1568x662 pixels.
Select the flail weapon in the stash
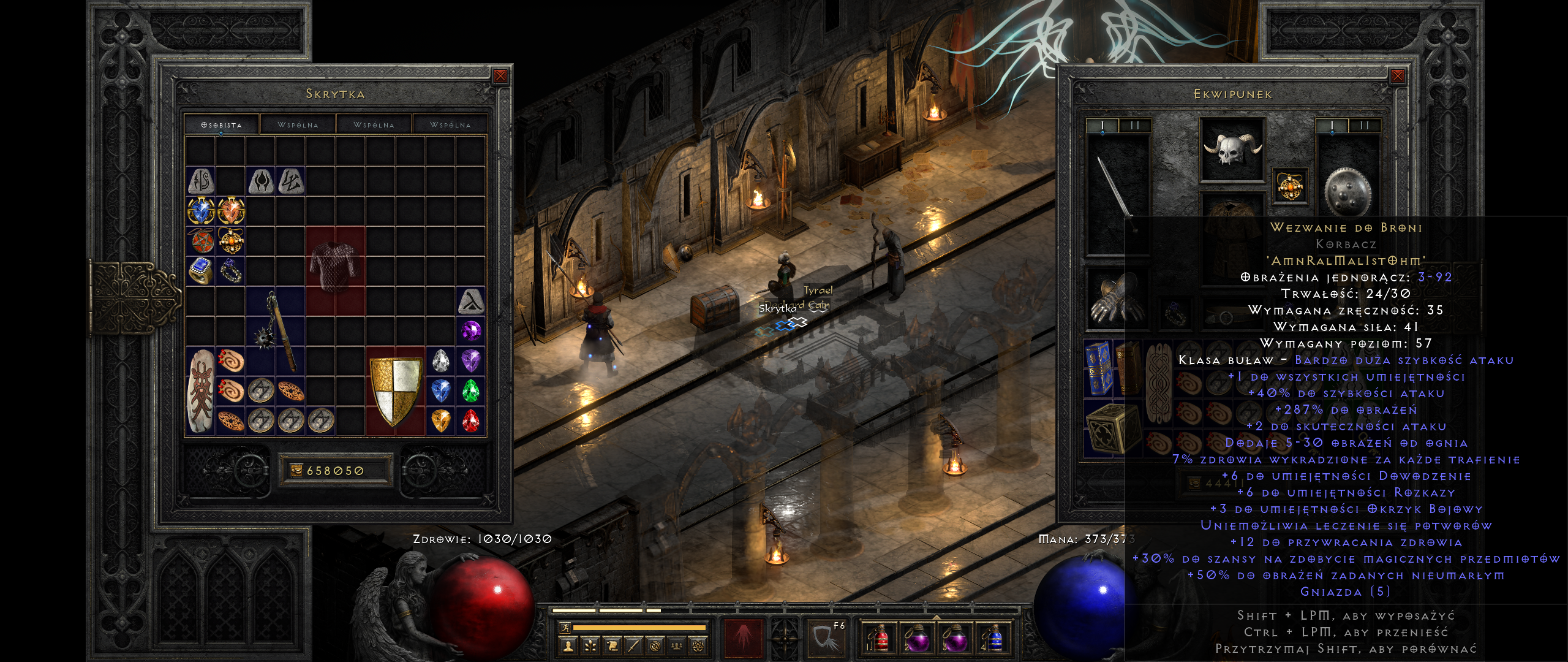[276, 331]
